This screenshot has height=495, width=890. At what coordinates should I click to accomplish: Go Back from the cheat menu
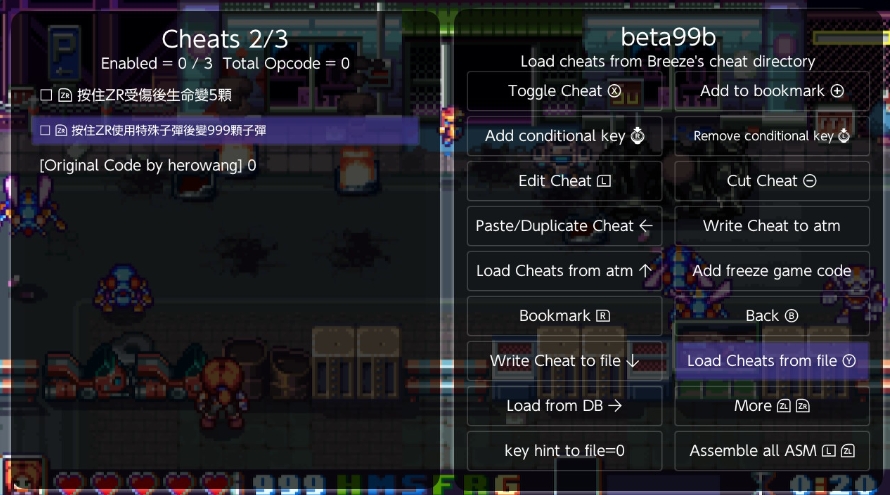coord(771,316)
